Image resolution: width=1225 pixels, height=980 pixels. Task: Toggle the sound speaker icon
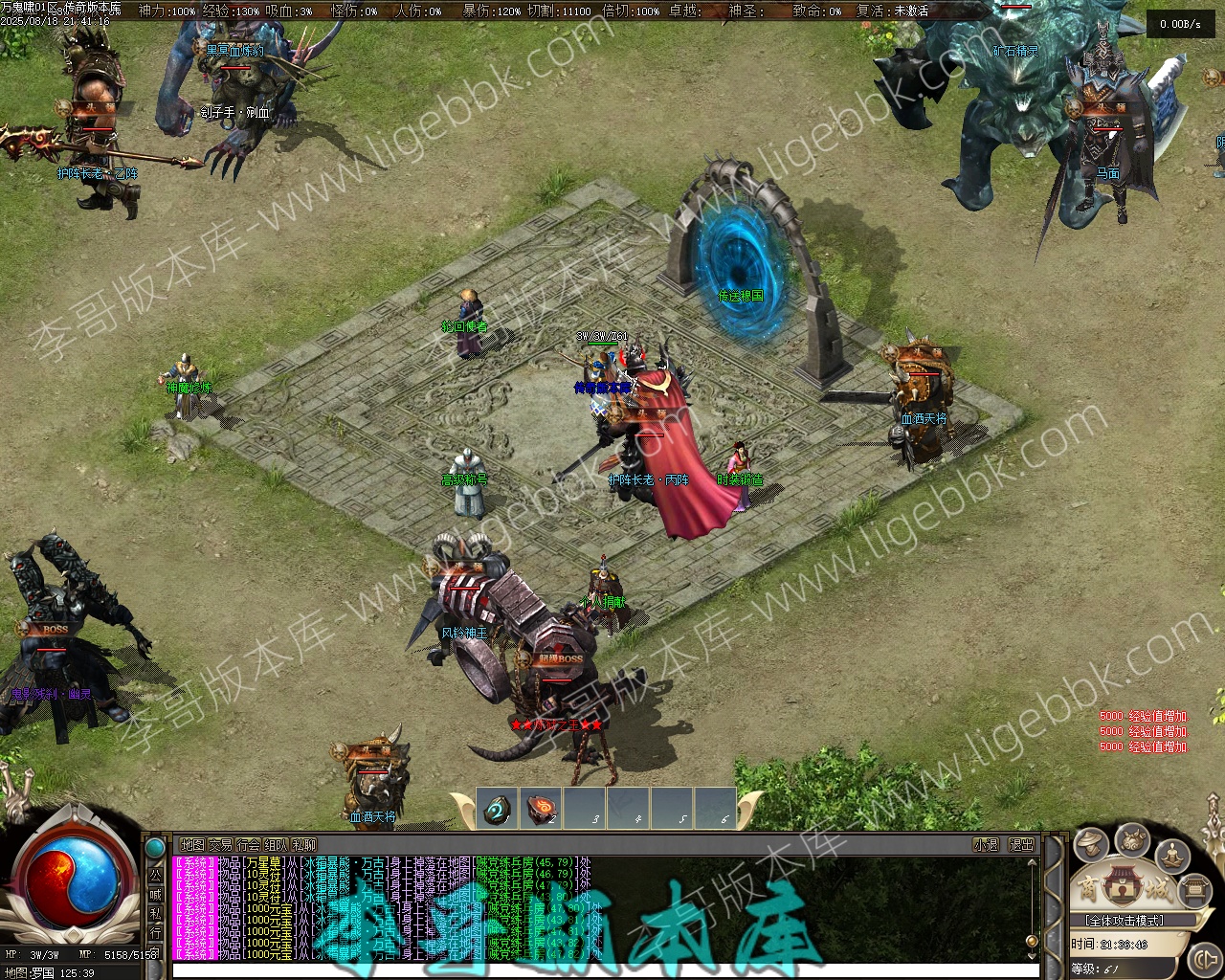point(1204,958)
